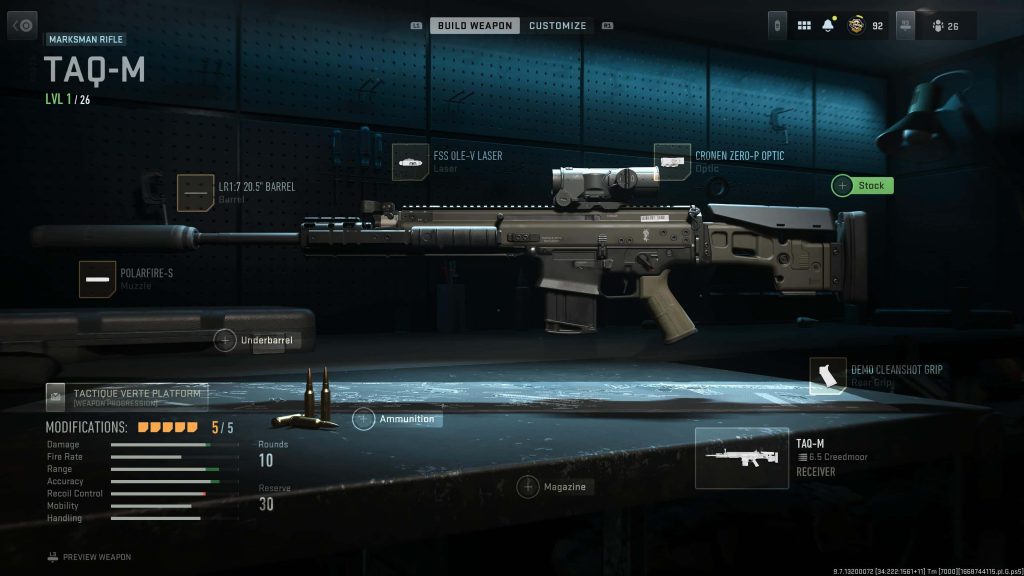
Task: Add a Magazine attachment
Action: coord(553,487)
